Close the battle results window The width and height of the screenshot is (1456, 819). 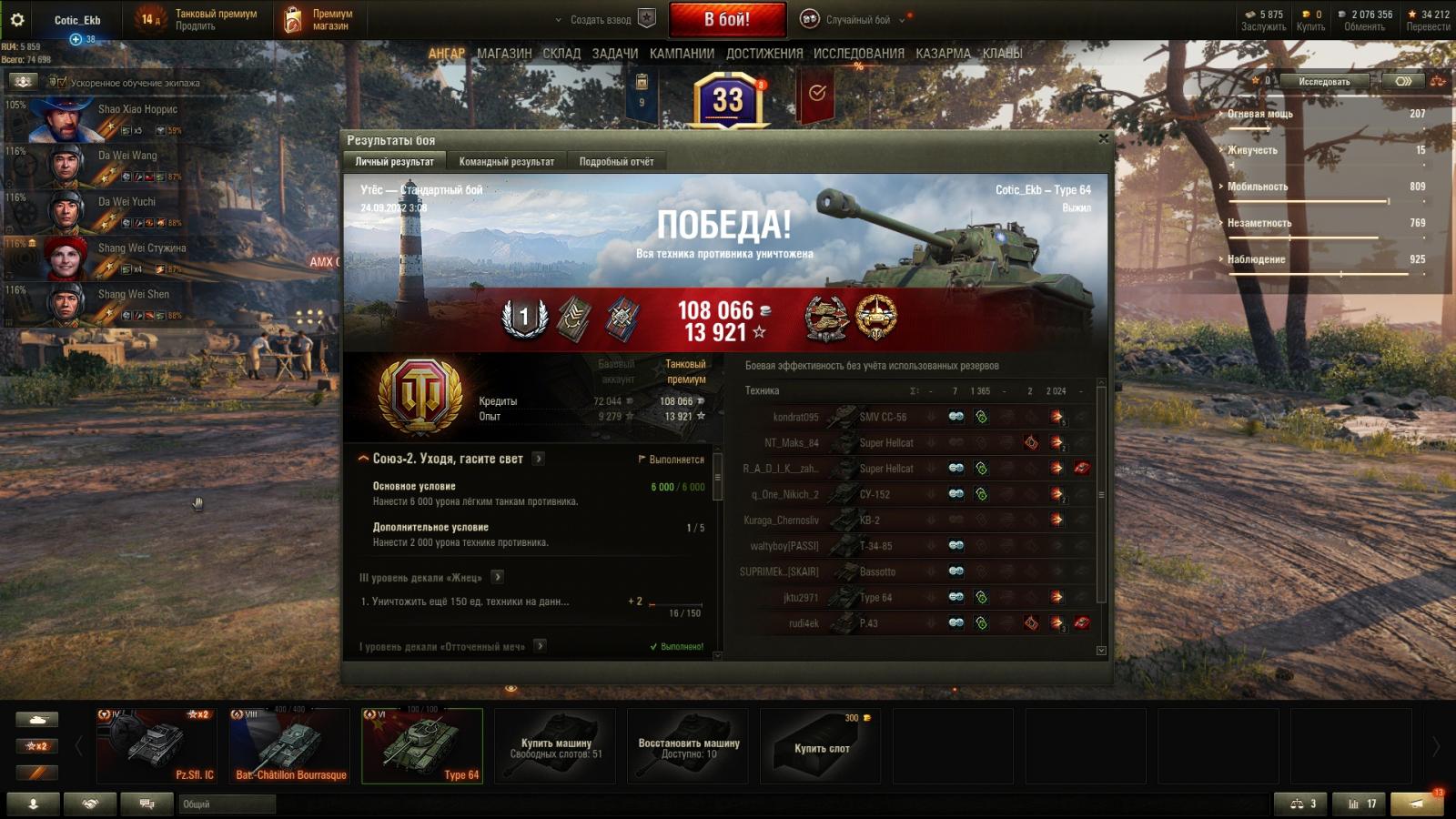1103,138
